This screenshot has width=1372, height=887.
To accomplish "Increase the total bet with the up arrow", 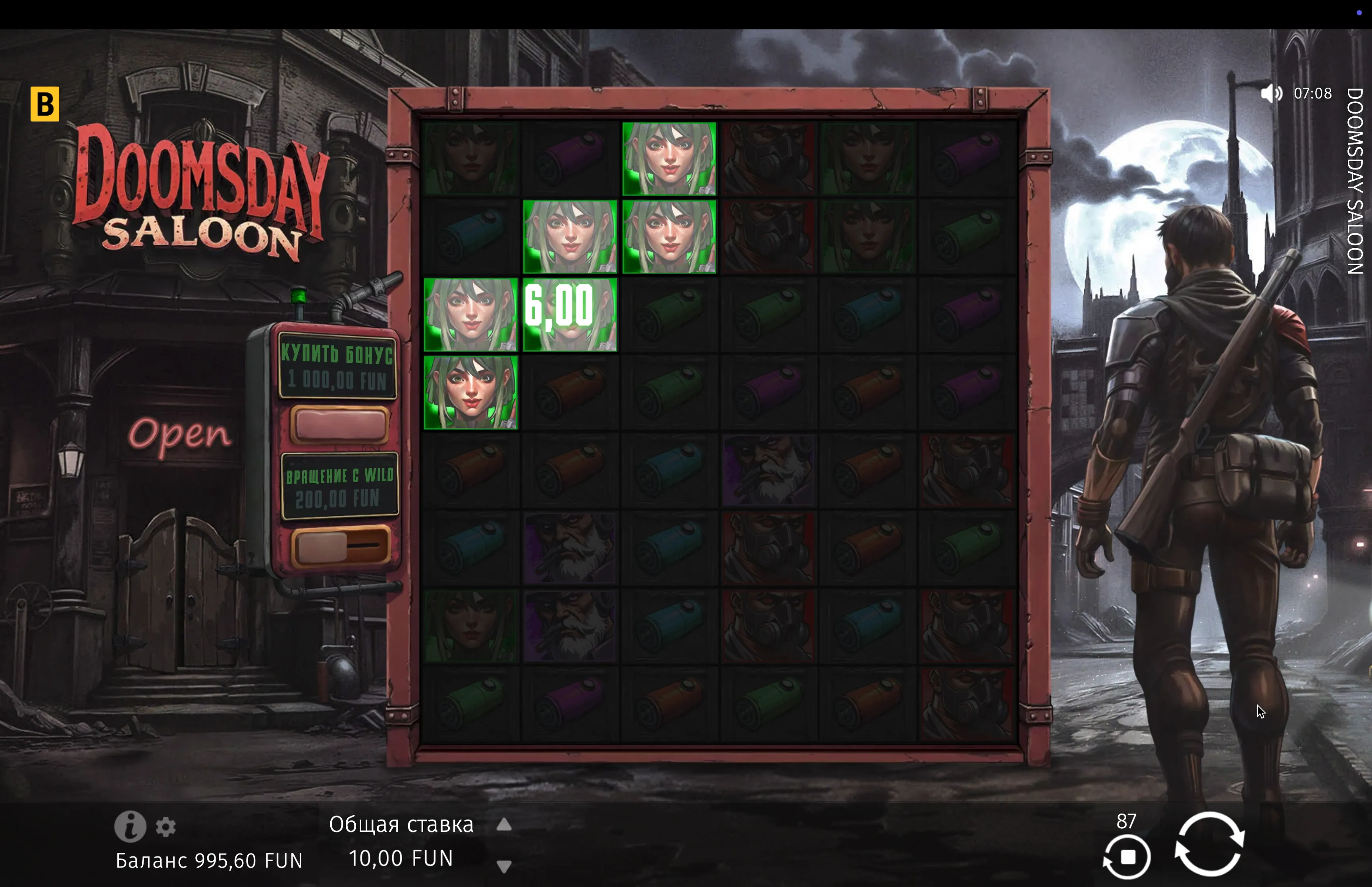I will click(504, 825).
